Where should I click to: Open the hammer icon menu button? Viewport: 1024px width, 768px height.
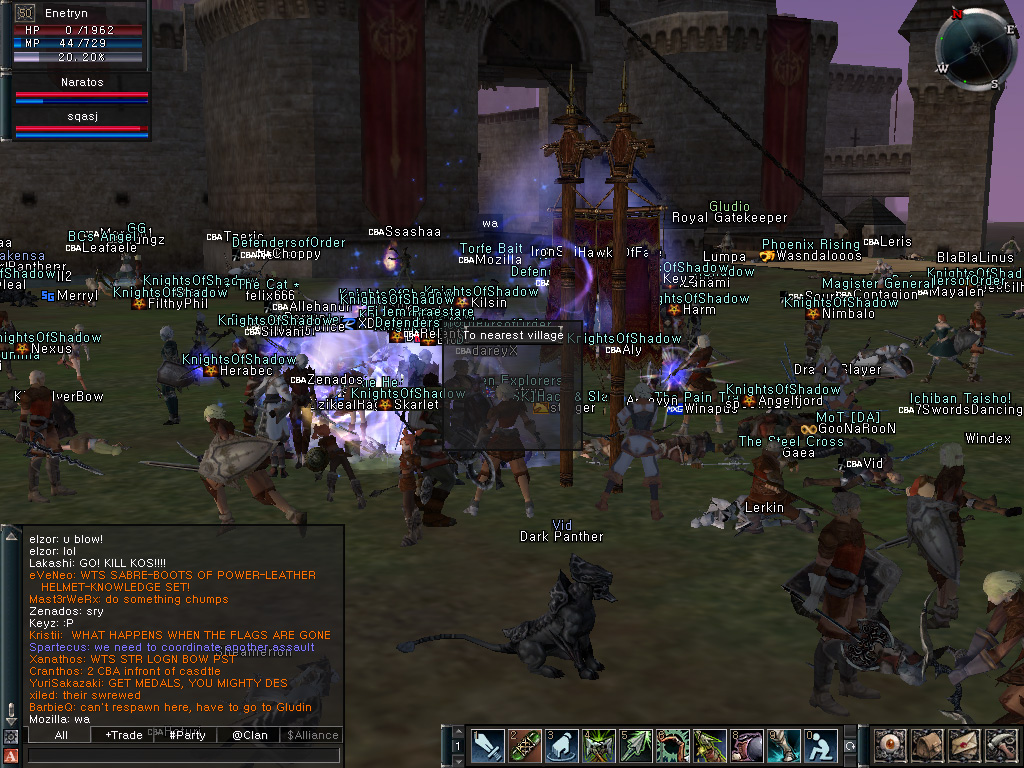[999, 746]
